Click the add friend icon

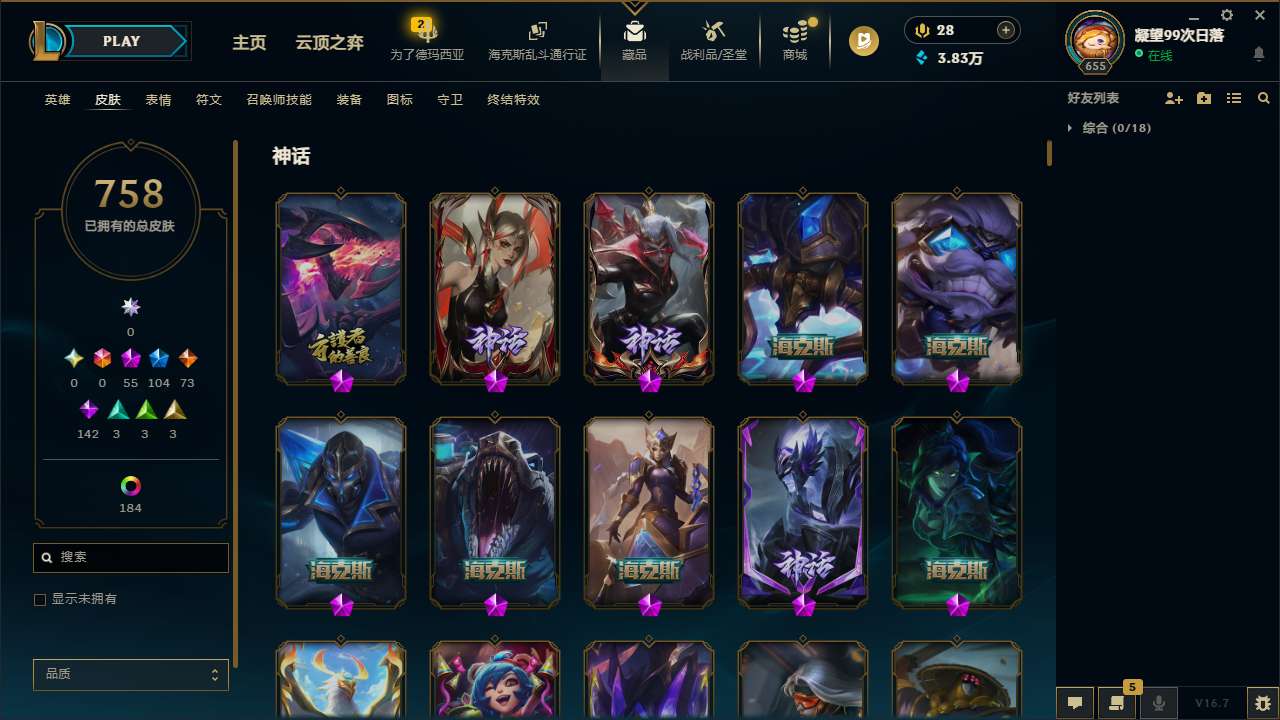pos(1173,98)
